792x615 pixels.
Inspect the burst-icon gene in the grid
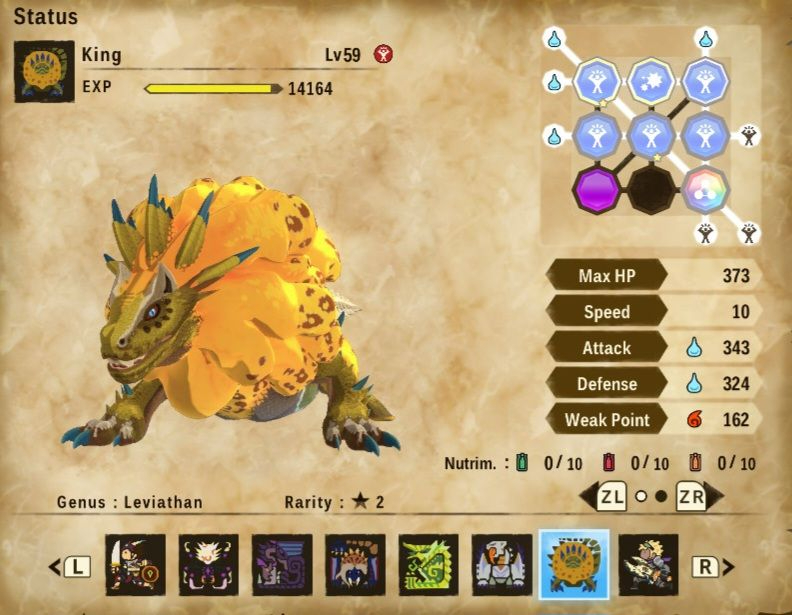coord(651,82)
